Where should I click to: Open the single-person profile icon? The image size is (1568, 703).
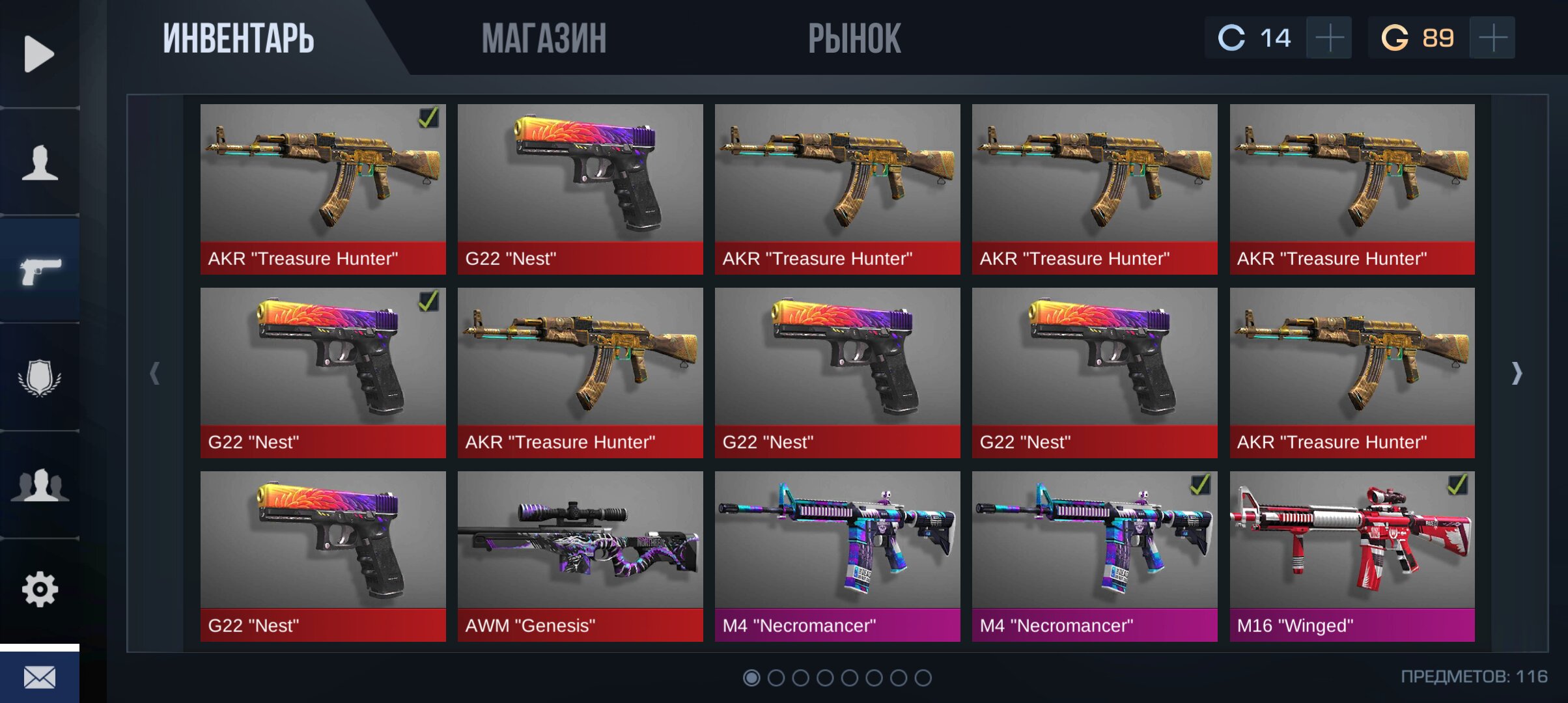click(x=40, y=162)
